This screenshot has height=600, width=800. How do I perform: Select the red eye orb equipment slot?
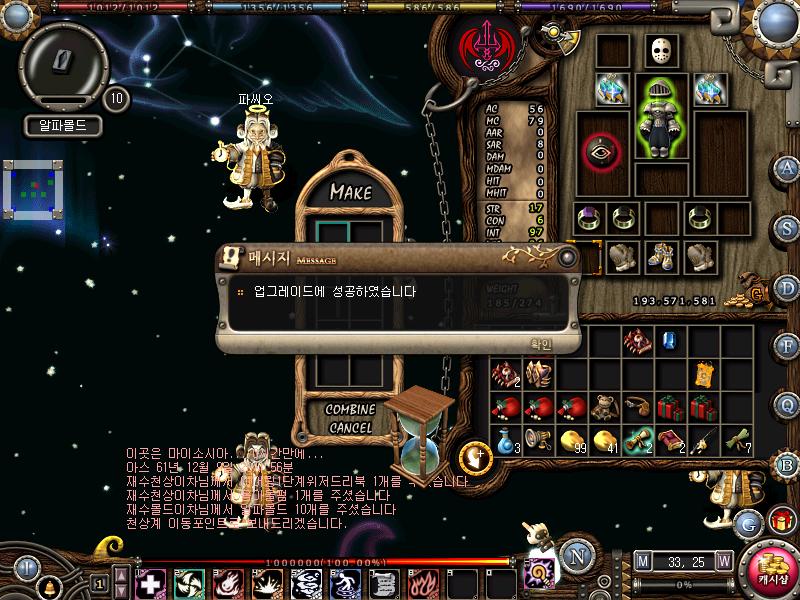[x=602, y=150]
